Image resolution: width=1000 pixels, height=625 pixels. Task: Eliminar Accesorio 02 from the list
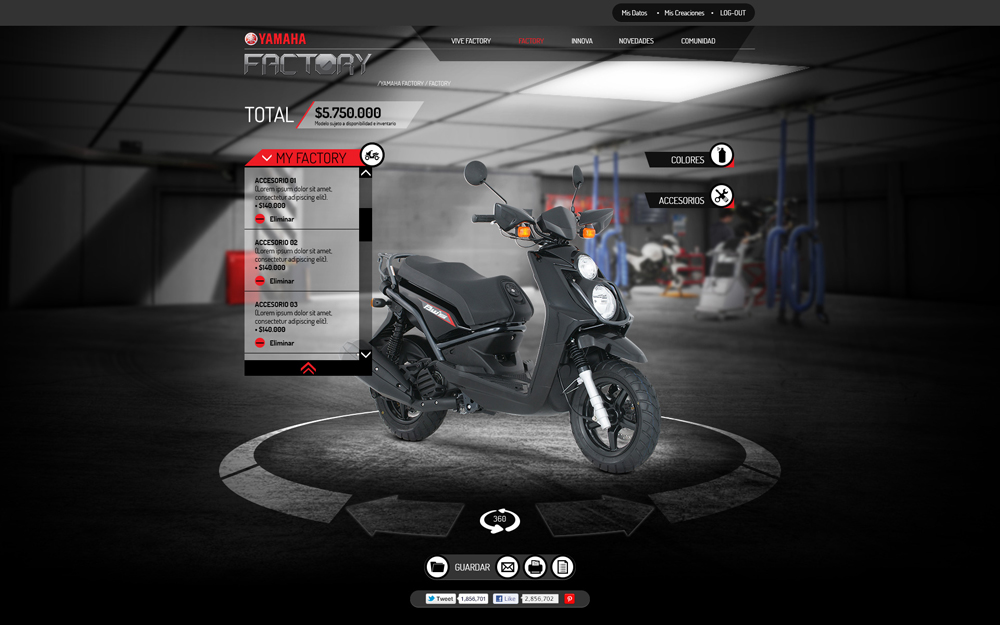274,281
